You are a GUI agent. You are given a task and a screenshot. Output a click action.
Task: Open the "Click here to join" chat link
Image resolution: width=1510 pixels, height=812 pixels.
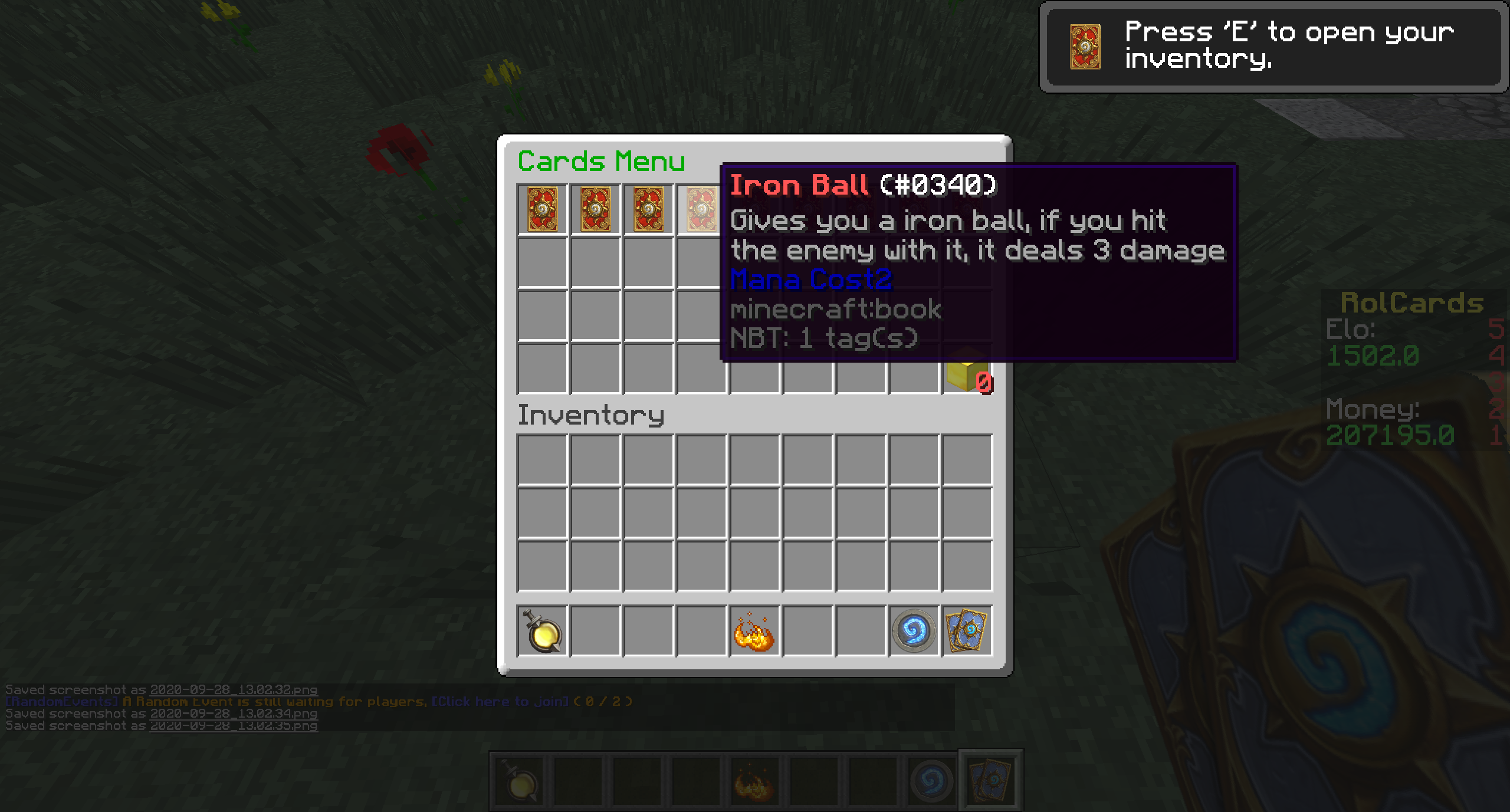pyautogui.click(x=500, y=702)
